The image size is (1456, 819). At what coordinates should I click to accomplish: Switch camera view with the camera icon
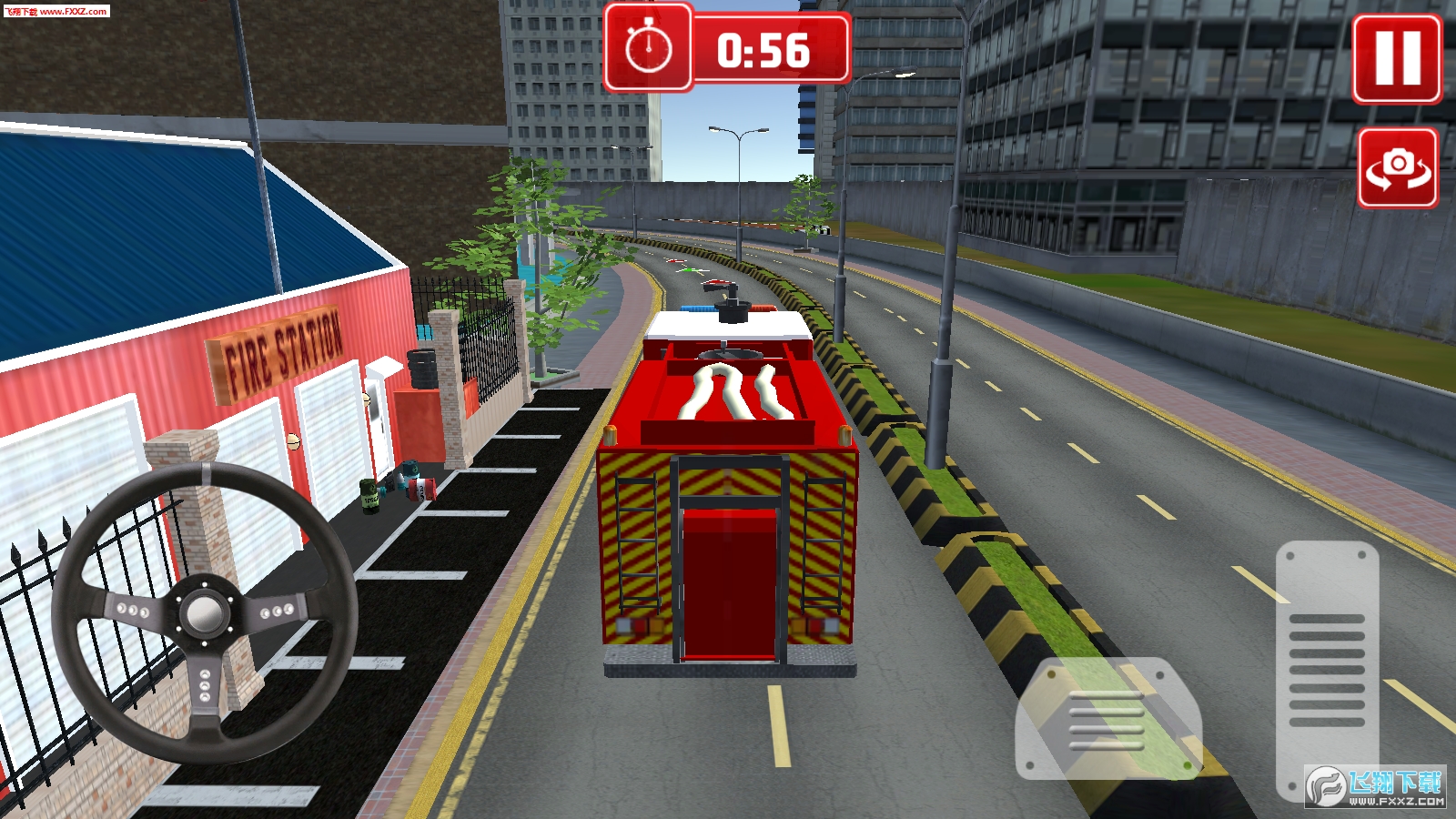(x=1398, y=167)
